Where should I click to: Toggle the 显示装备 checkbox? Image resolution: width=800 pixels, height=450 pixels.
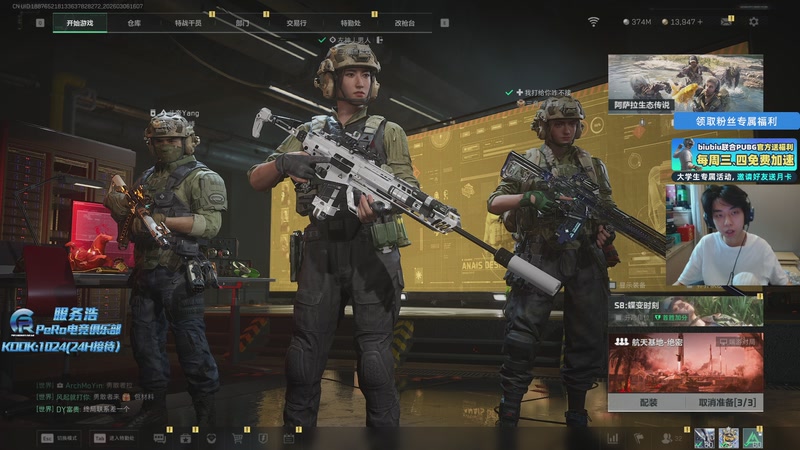tap(322, 40)
